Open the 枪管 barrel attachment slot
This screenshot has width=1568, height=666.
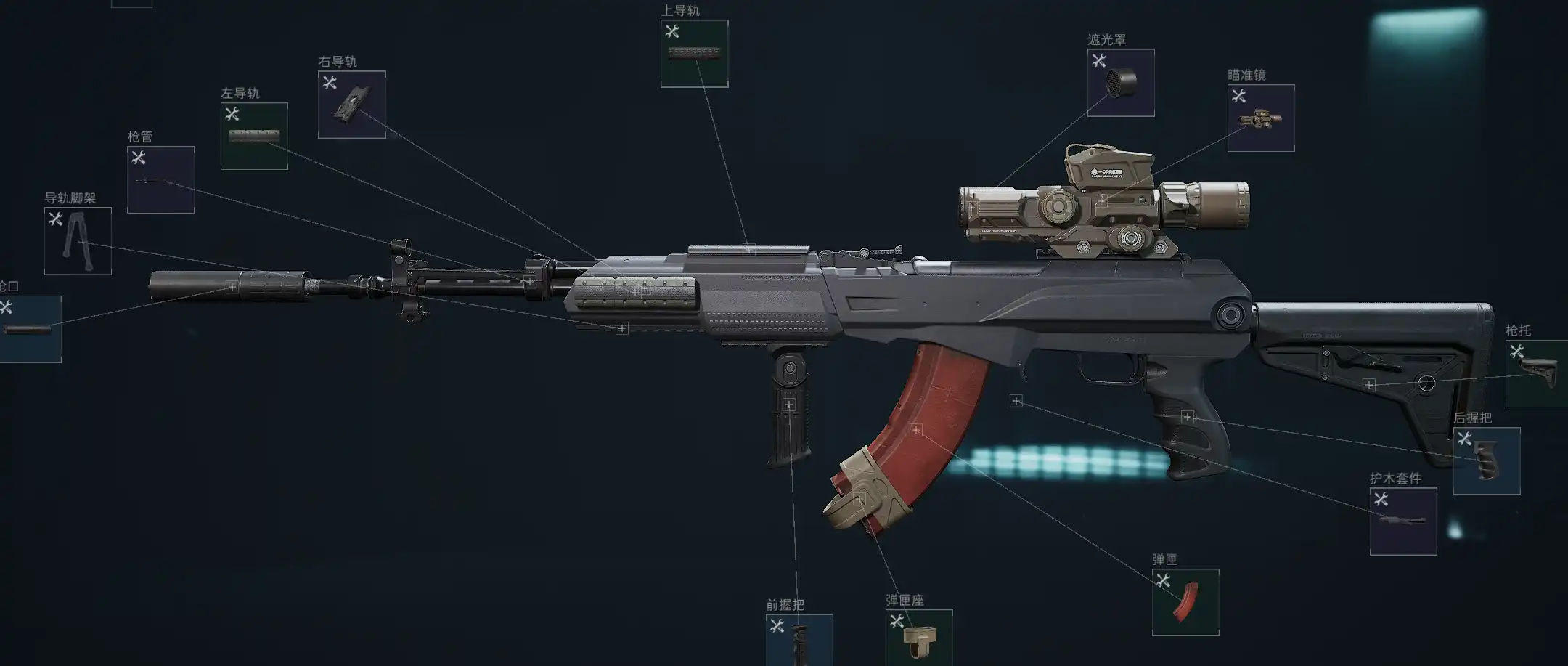pyautogui.click(x=160, y=180)
